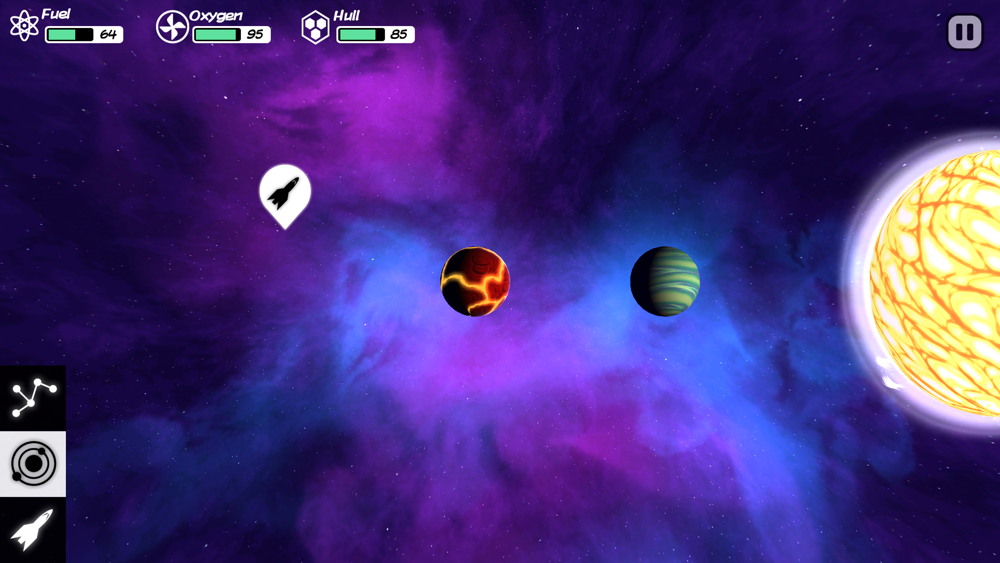The width and height of the screenshot is (1000, 563).
Task: Open the star map constellation view
Action: (32, 398)
